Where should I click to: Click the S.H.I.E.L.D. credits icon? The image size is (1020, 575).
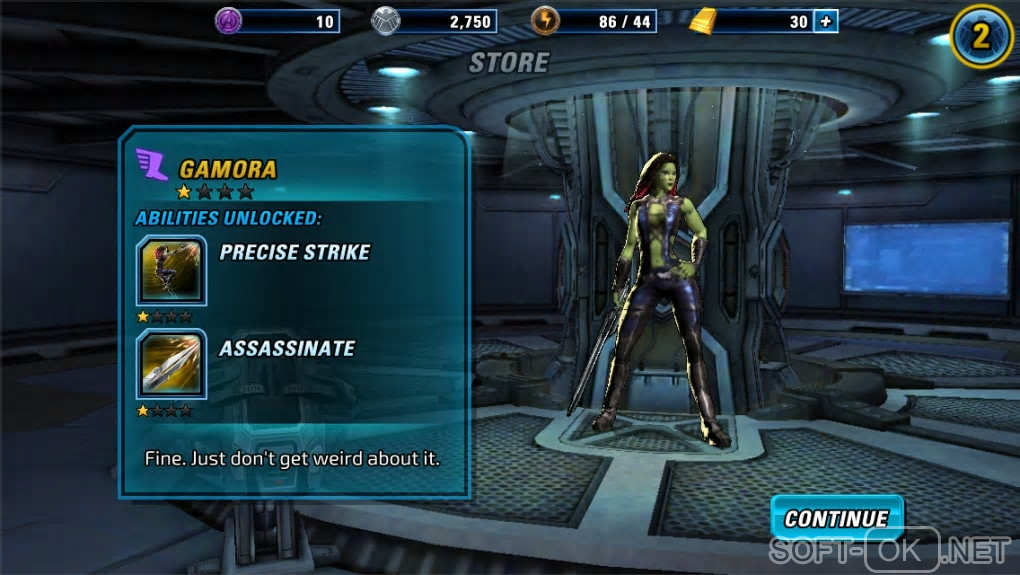[385, 20]
